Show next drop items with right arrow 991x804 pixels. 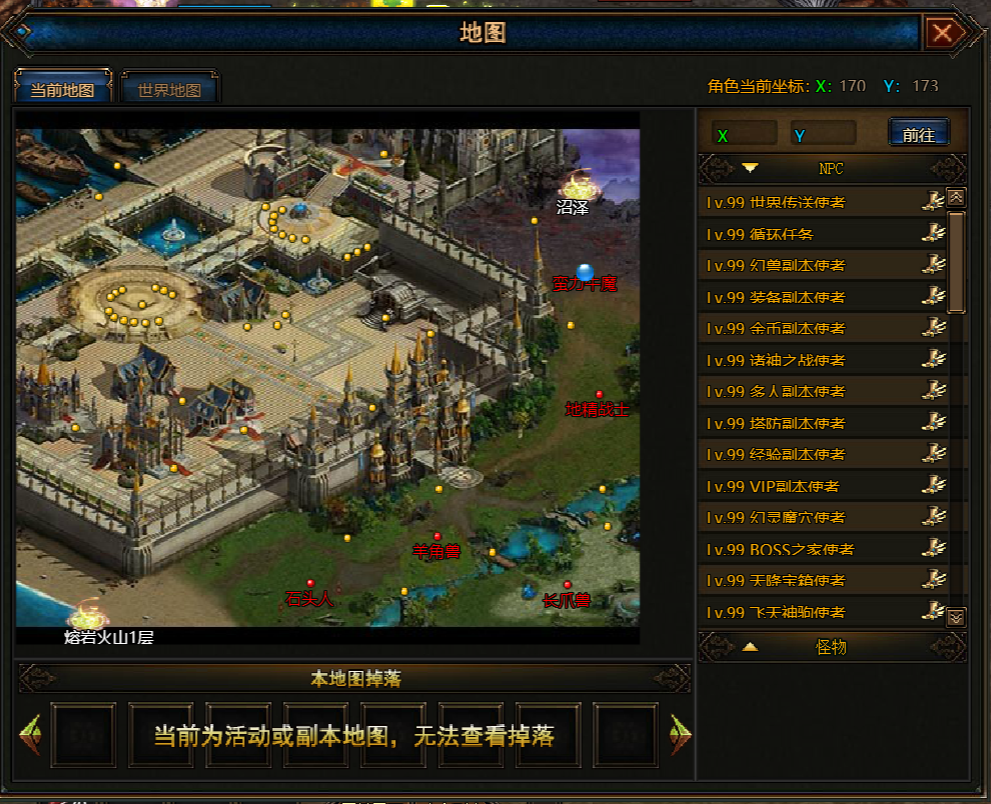[680, 735]
